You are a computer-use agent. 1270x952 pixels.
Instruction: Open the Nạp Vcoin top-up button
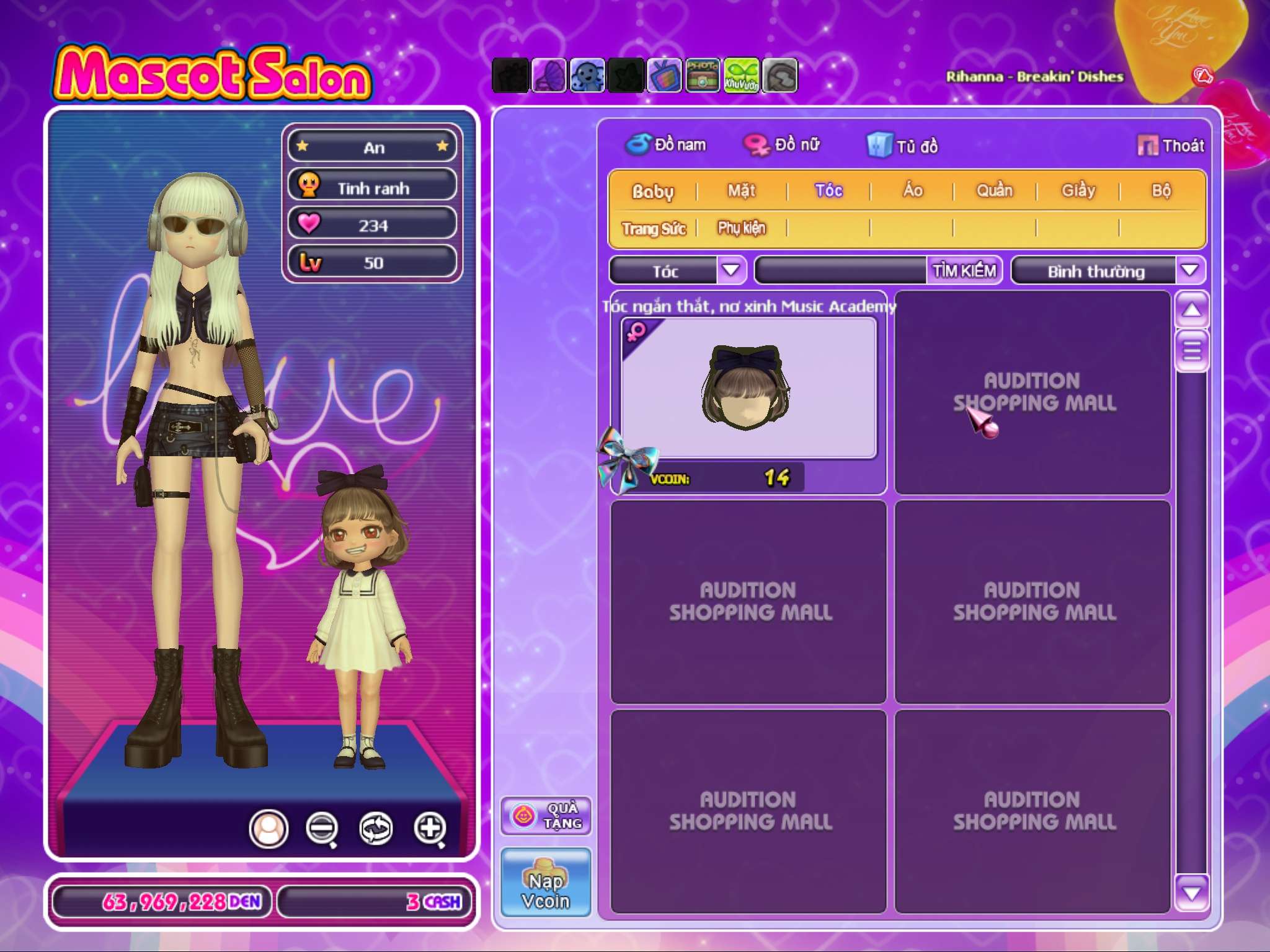[546, 883]
